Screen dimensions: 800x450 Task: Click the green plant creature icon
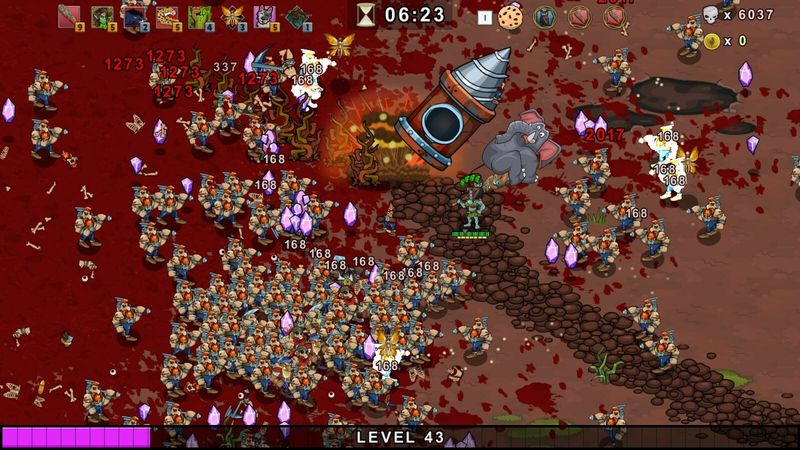point(199,15)
